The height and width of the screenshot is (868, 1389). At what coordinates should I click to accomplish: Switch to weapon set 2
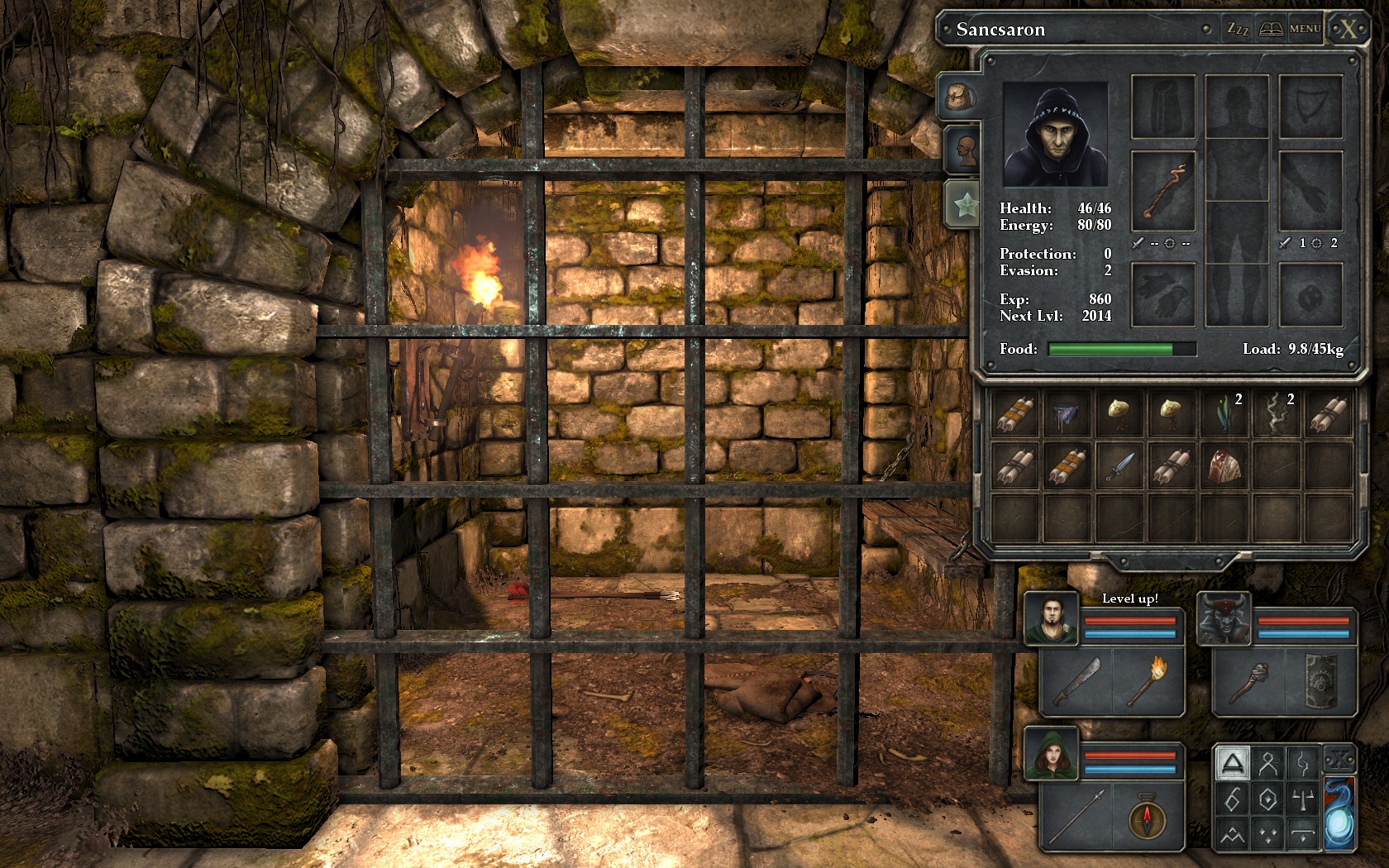pos(1334,243)
